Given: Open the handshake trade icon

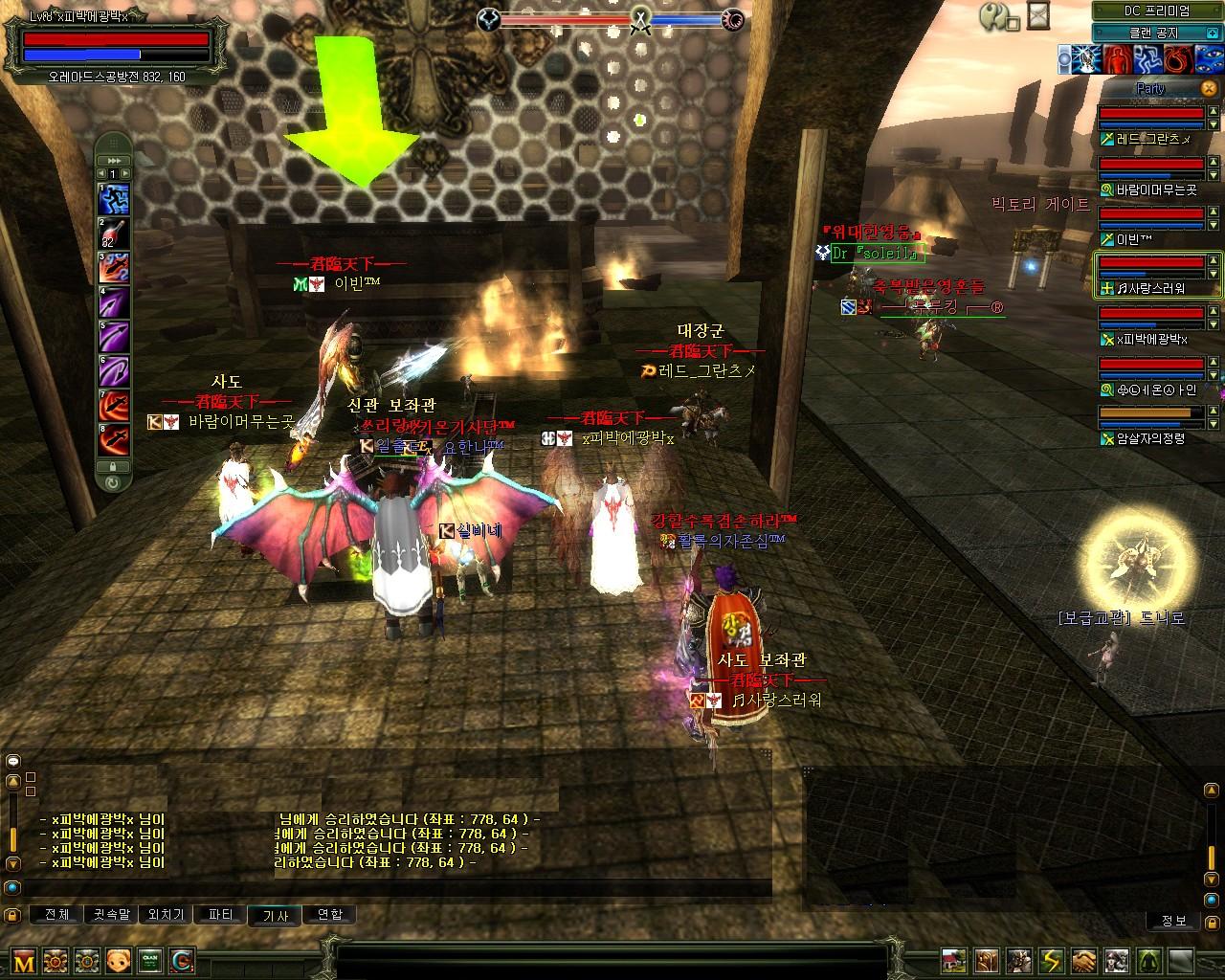Looking at the screenshot, I should click(x=1084, y=960).
